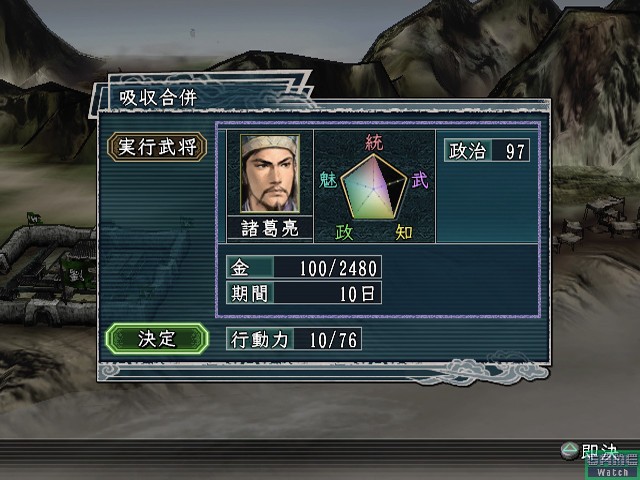
Task: Choose the 諸葛亮 officer portrait
Action: pyautogui.click(x=269, y=173)
